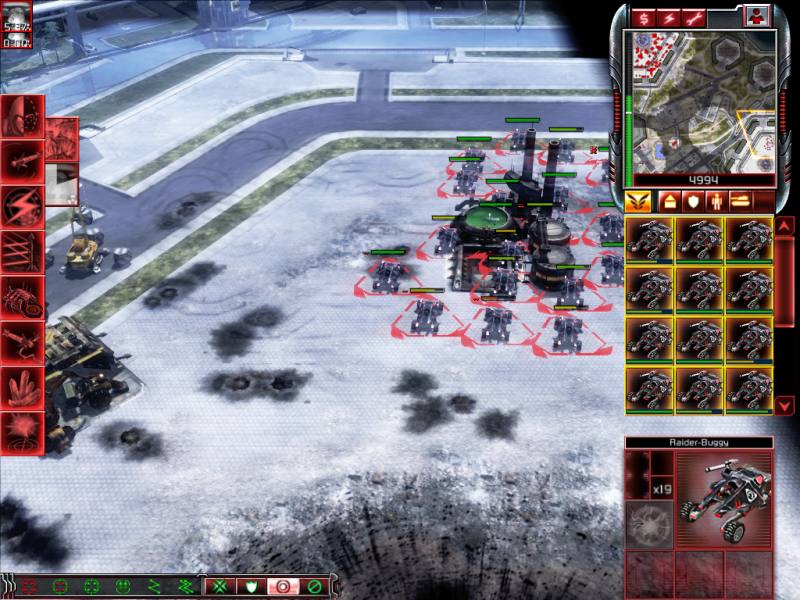Select the infantry production tab
The image size is (800, 600).
pyautogui.click(x=716, y=202)
